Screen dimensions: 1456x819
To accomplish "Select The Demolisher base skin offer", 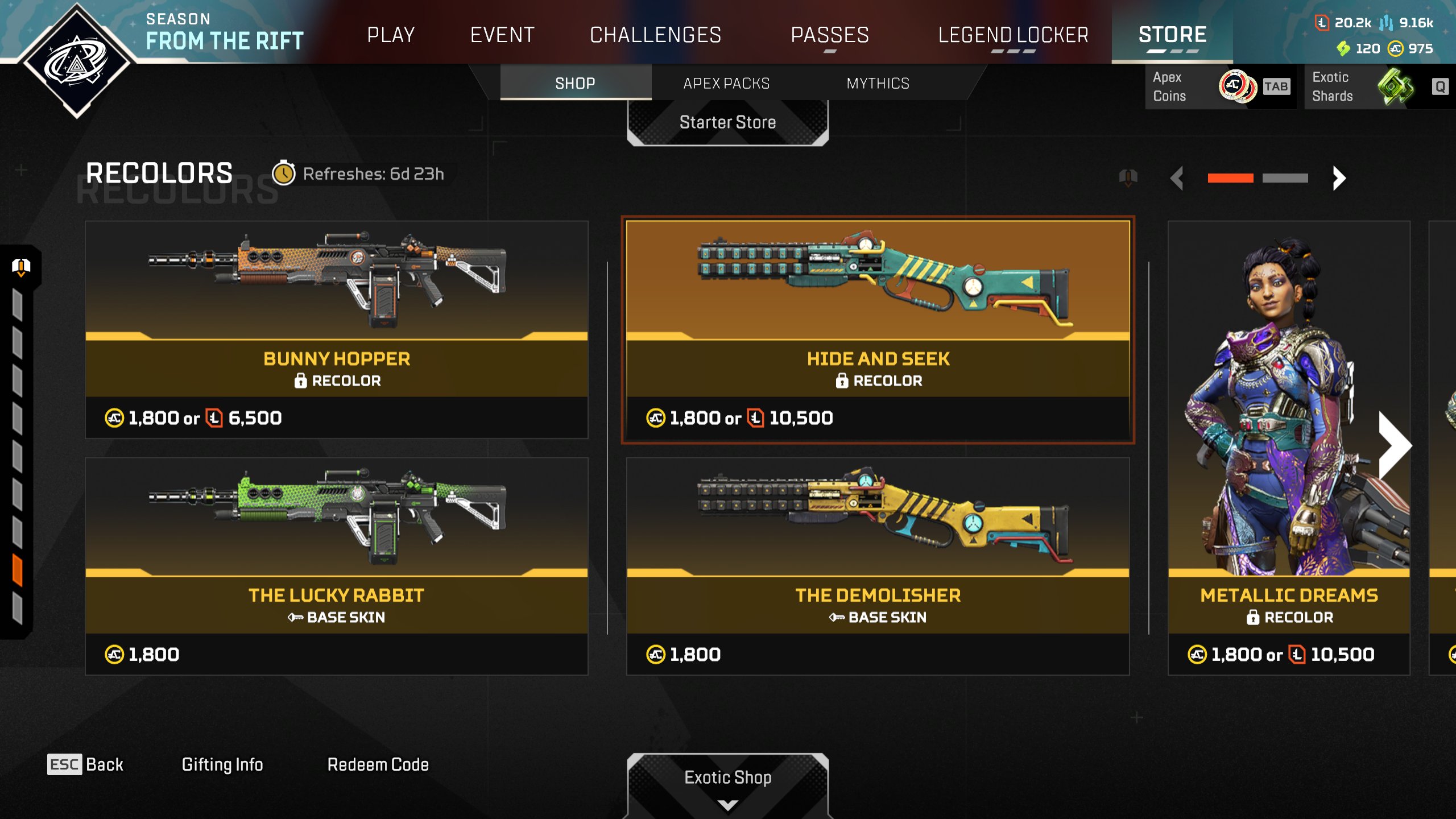I will tap(878, 566).
